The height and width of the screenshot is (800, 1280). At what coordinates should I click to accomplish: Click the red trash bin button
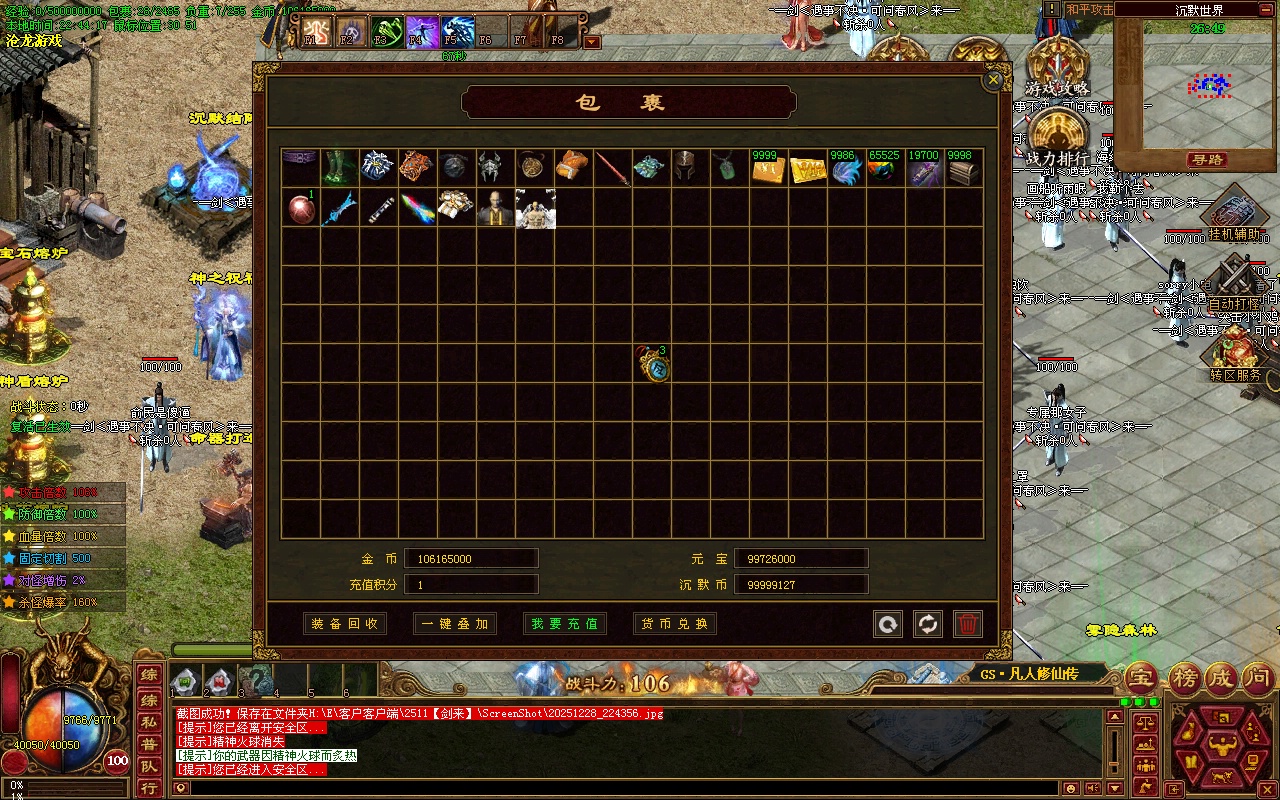tap(967, 624)
